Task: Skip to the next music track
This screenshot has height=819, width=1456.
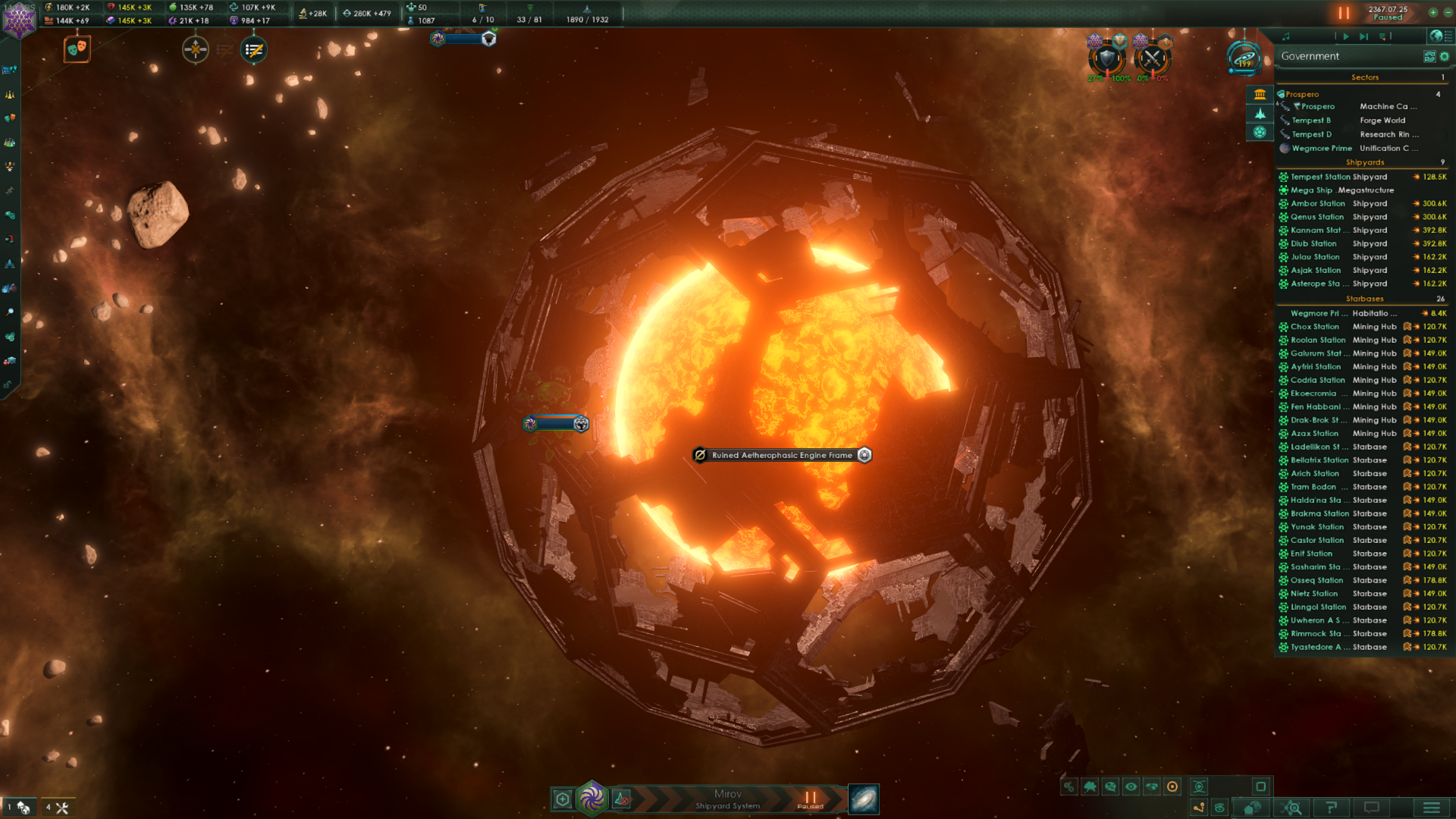Action: click(x=1363, y=36)
